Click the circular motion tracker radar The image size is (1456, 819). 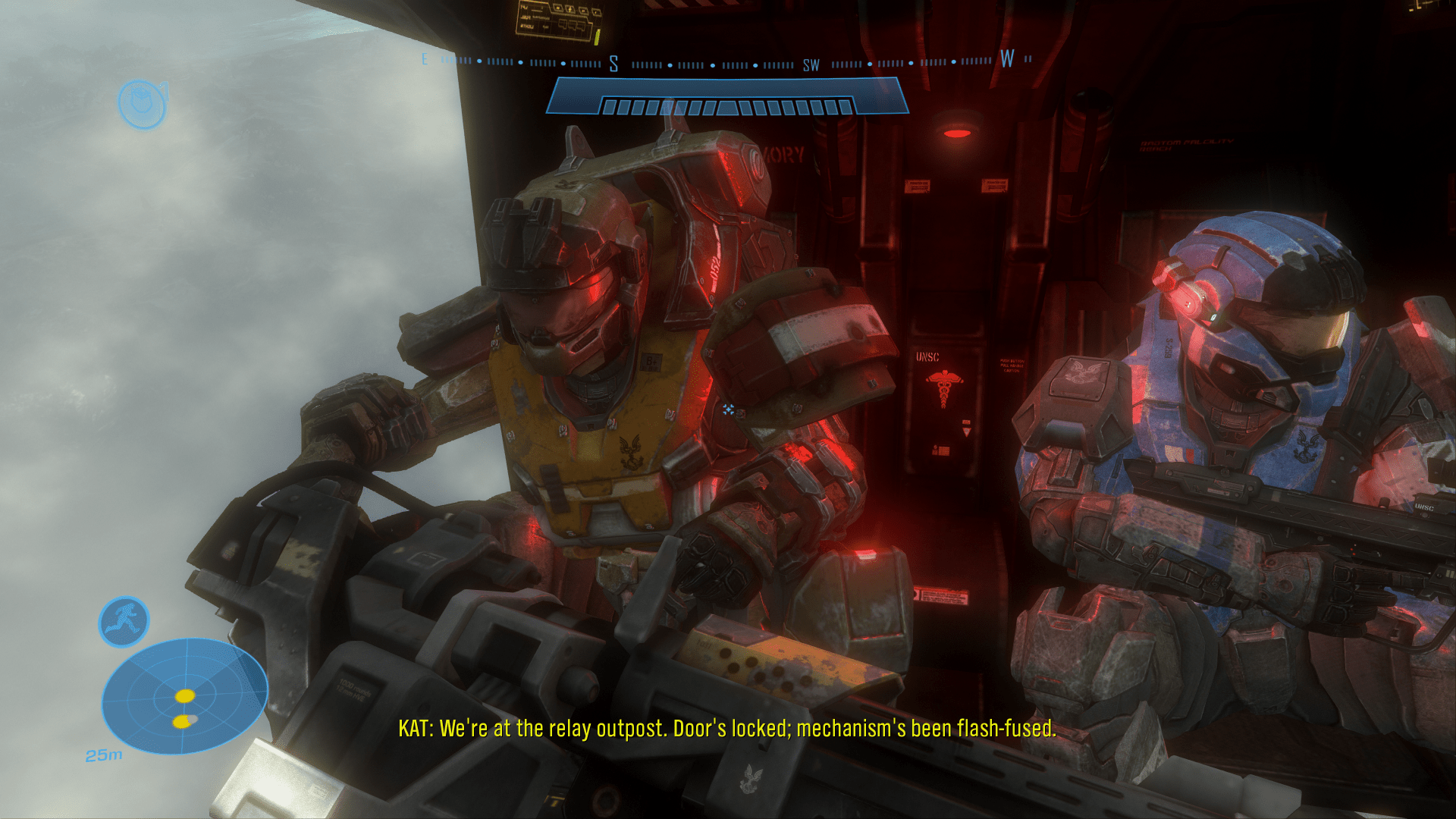(184, 695)
